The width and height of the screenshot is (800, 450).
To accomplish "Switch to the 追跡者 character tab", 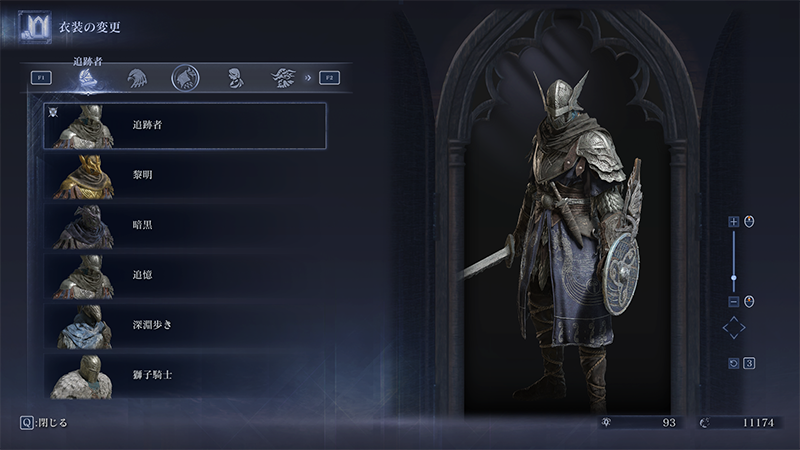I will pos(88,78).
